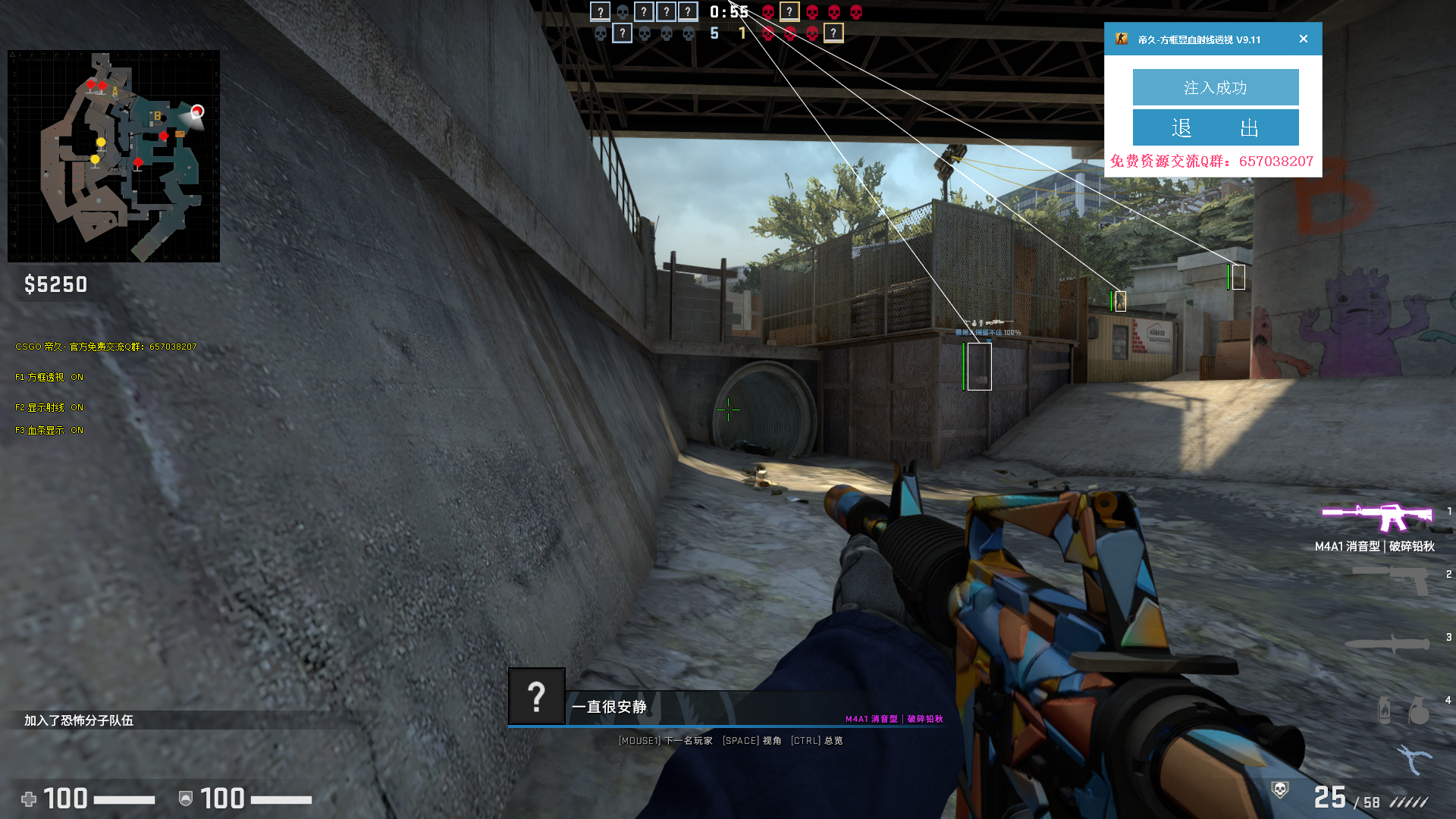Screen dimensions: 1456x819
Task: Click the 退出 exit button
Action: [x=1215, y=127]
